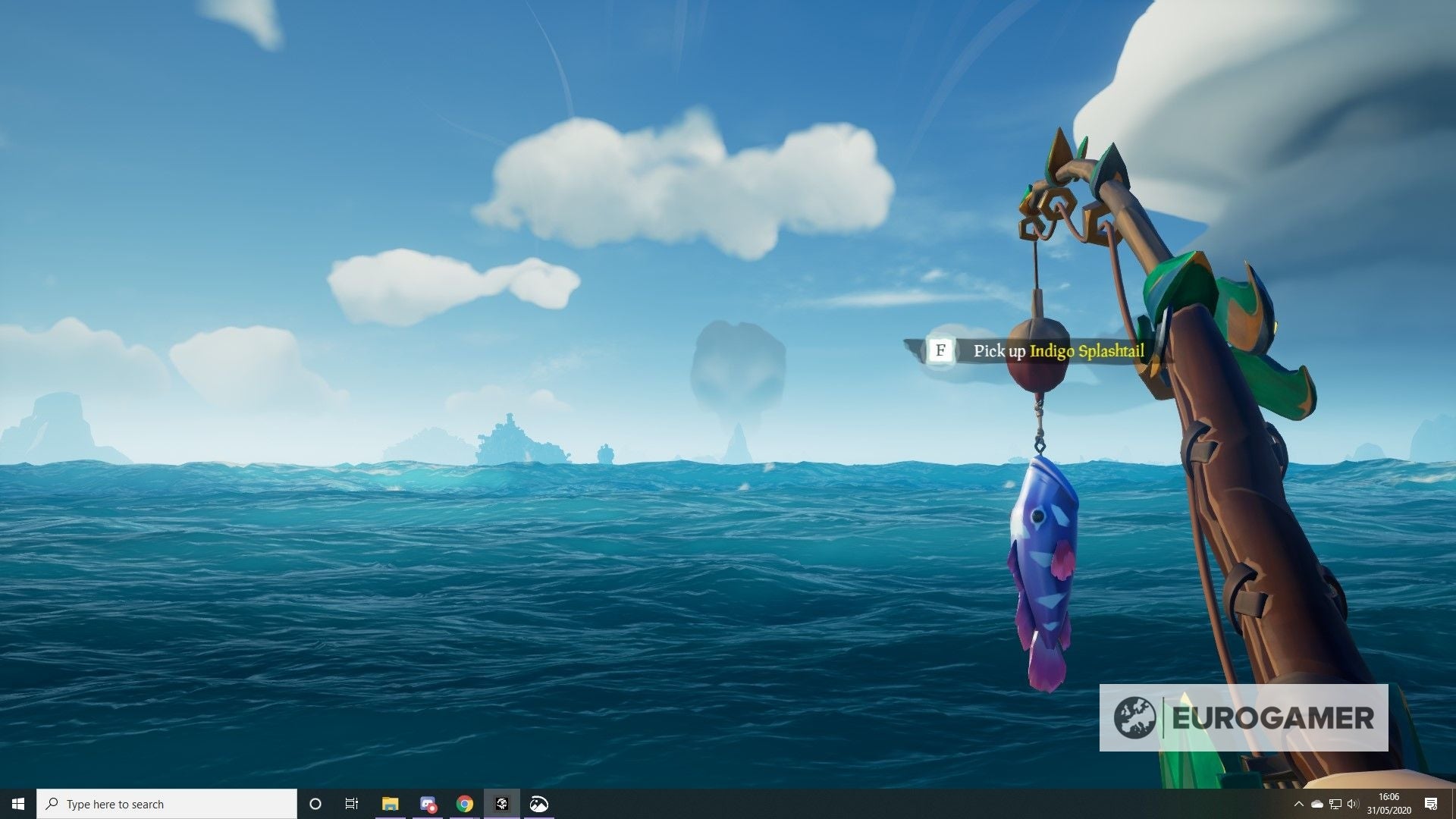Click the Cortana circle icon
Screen dimensions: 1456x819
pos(315,804)
